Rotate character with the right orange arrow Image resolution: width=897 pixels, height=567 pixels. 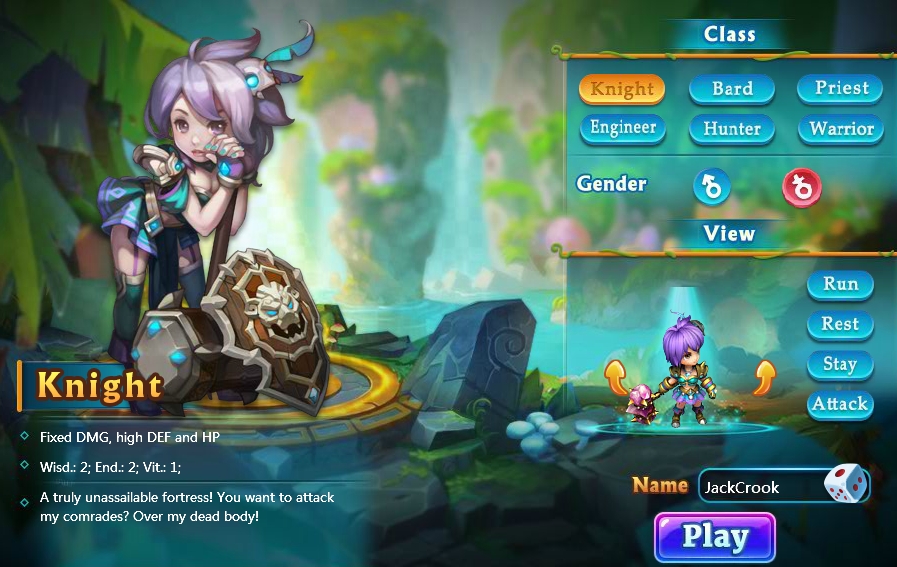pyautogui.click(x=764, y=377)
